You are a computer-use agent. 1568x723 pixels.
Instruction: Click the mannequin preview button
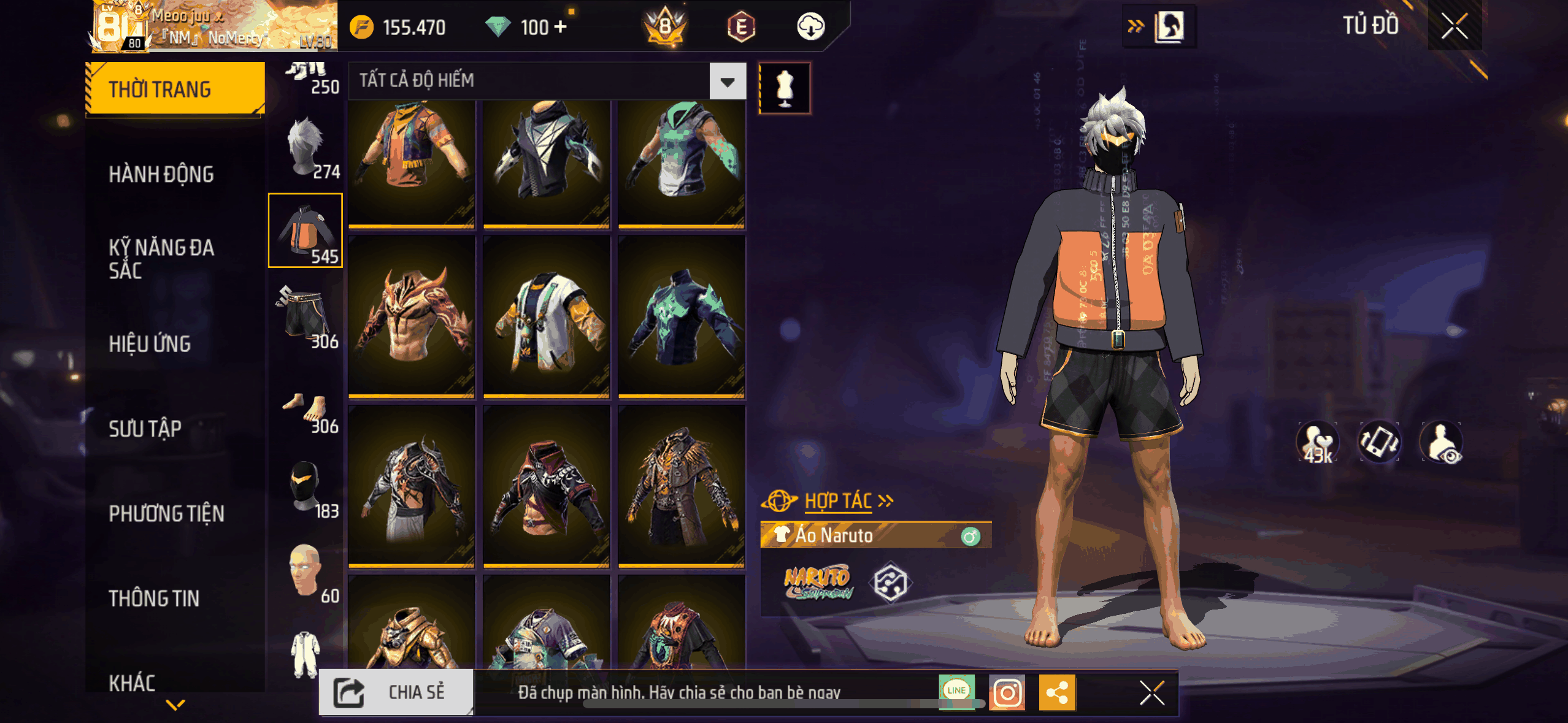click(785, 88)
